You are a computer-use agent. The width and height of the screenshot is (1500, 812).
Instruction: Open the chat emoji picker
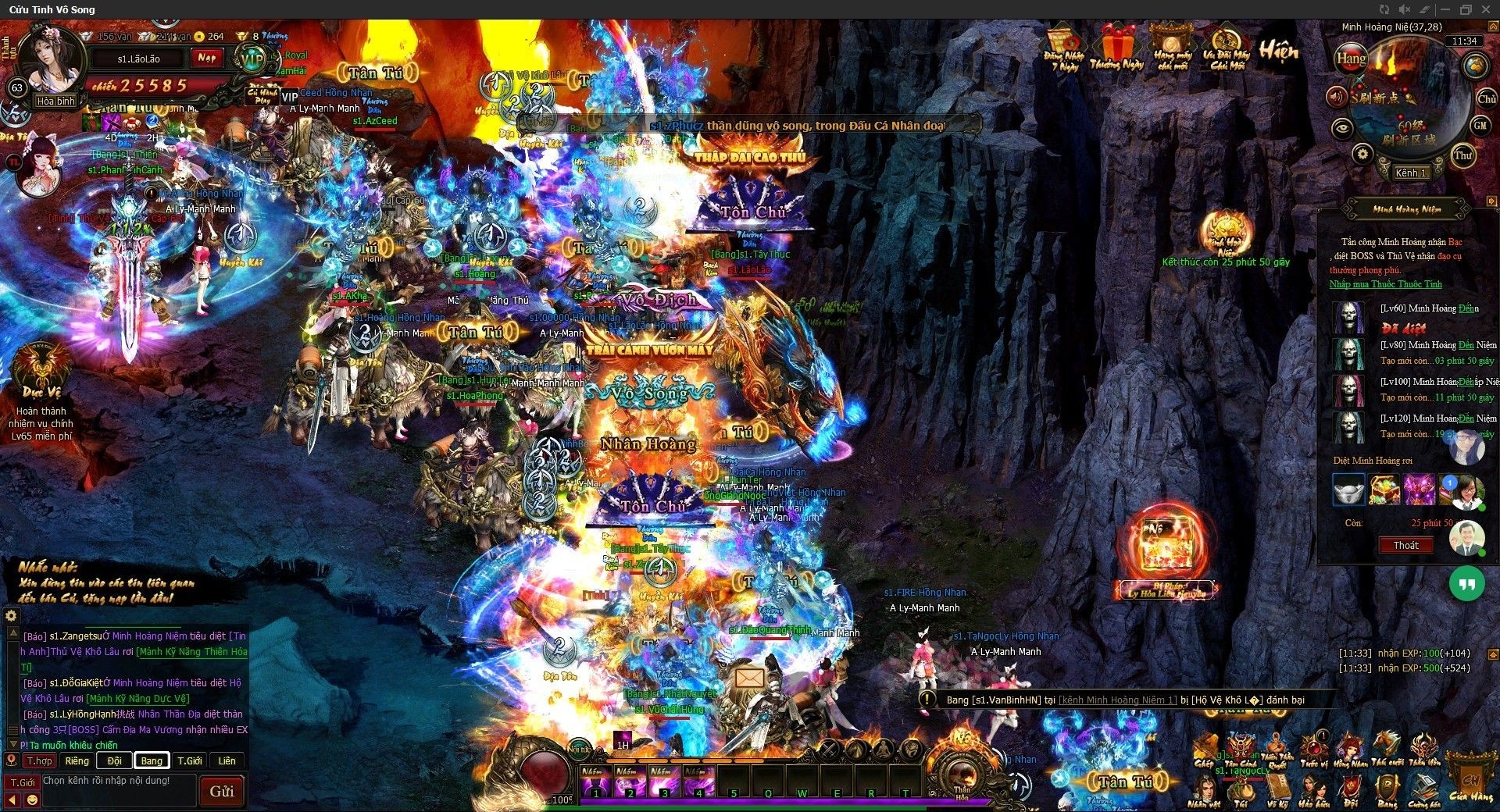(32, 800)
